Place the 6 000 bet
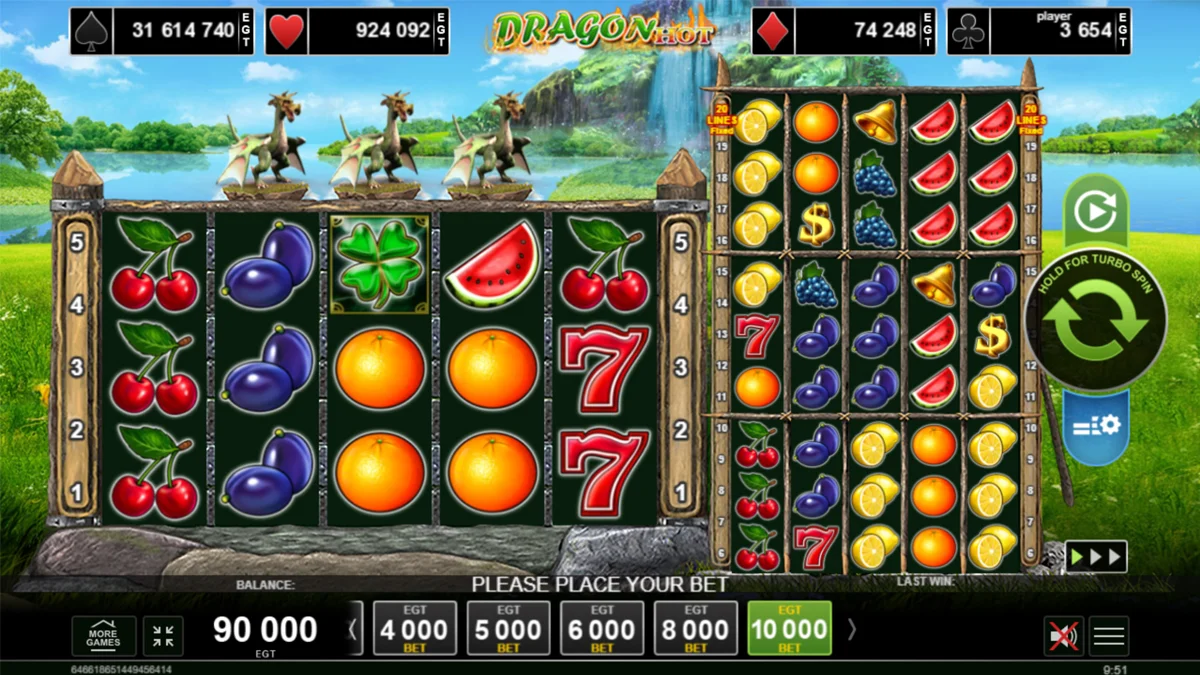Image resolution: width=1200 pixels, height=675 pixels. pos(602,629)
